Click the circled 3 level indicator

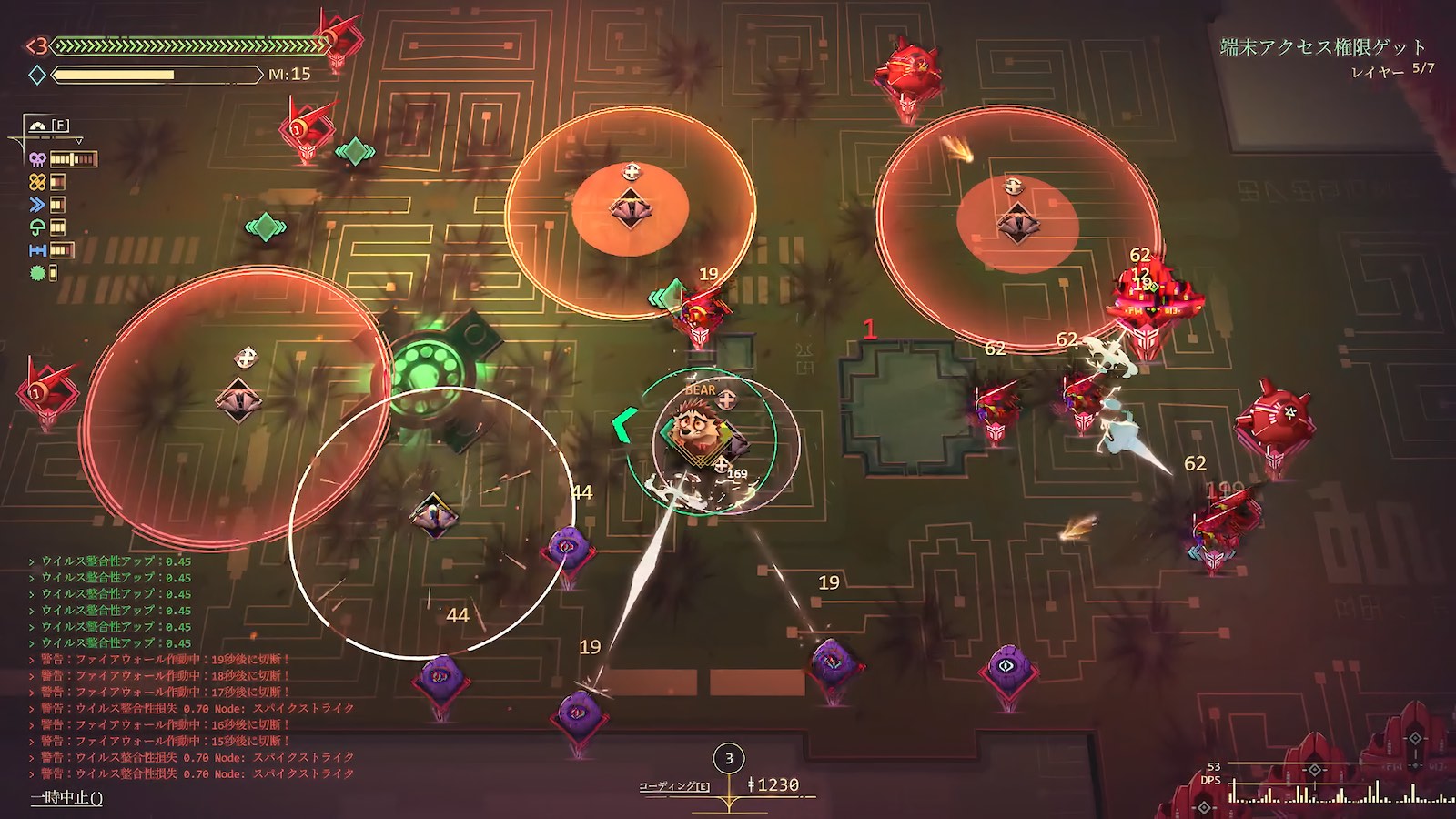pos(728,758)
